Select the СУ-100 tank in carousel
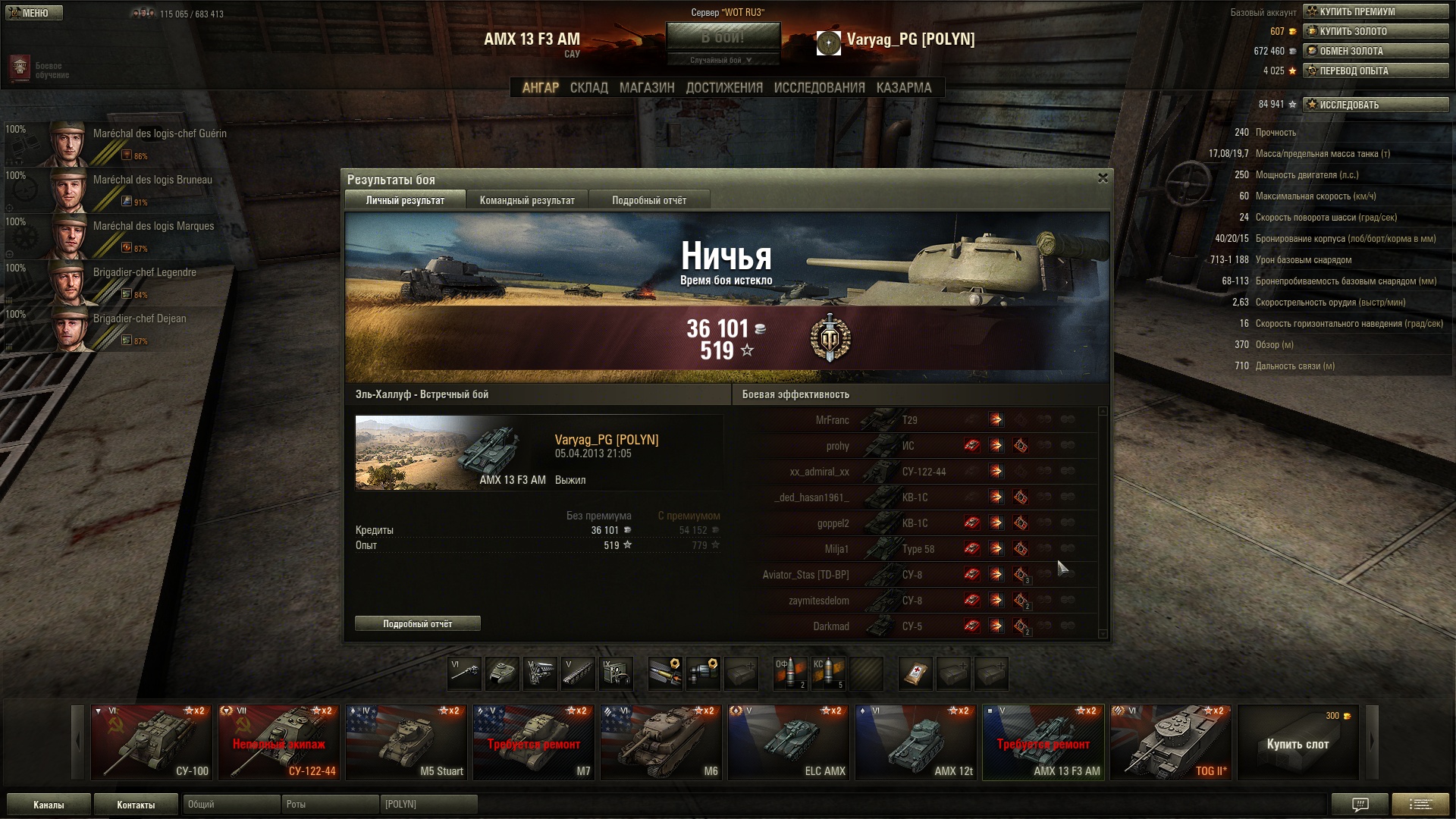 pos(152,742)
